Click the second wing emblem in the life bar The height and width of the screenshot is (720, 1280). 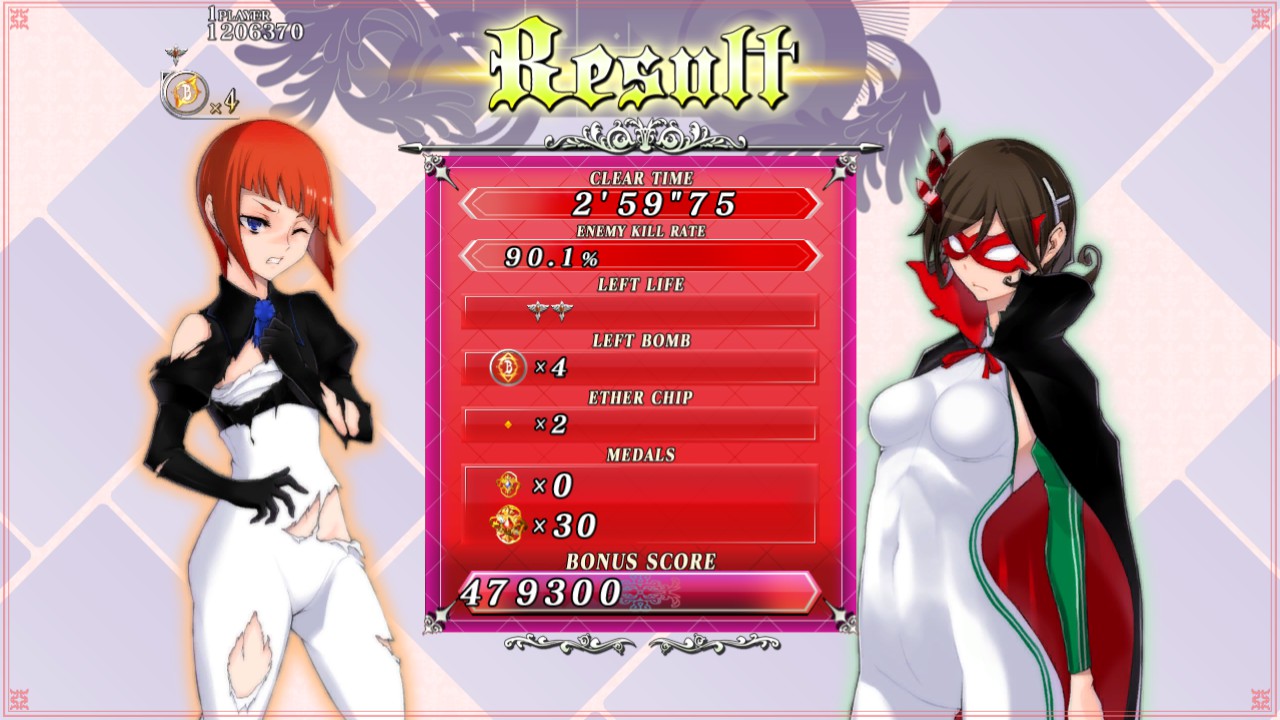(x=562, y=308)
